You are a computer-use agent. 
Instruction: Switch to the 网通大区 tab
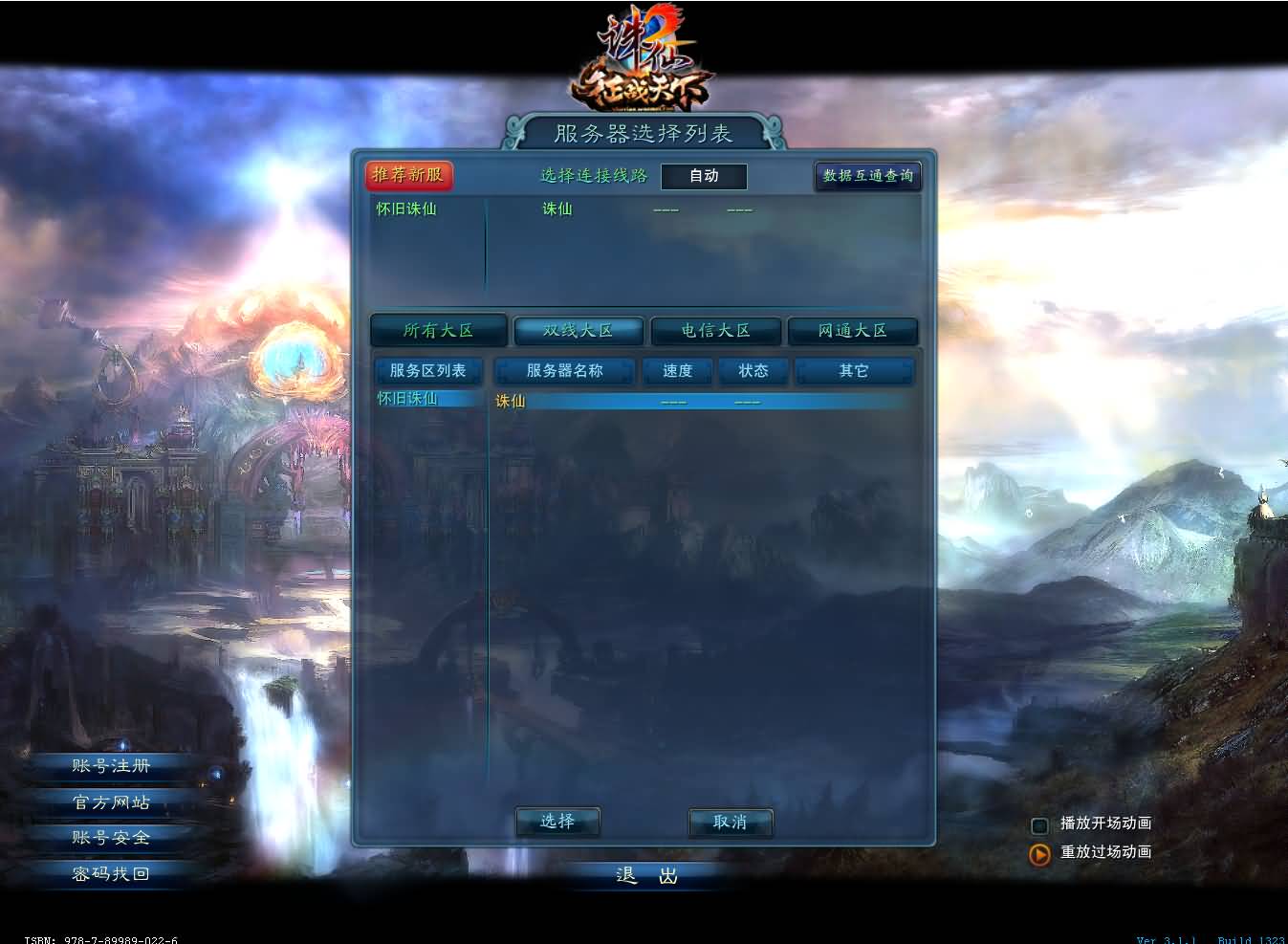point(853,331)
